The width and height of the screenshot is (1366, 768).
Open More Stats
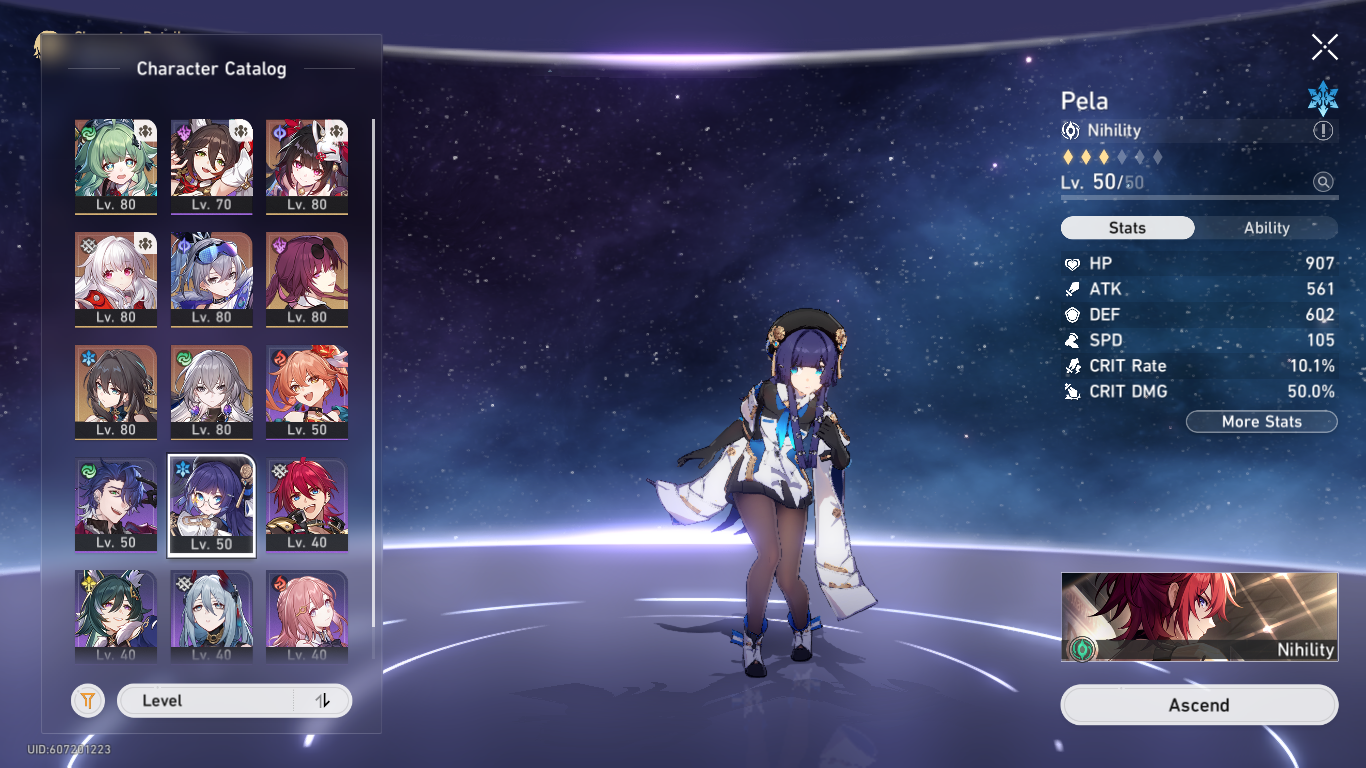tap(1261, 421)
